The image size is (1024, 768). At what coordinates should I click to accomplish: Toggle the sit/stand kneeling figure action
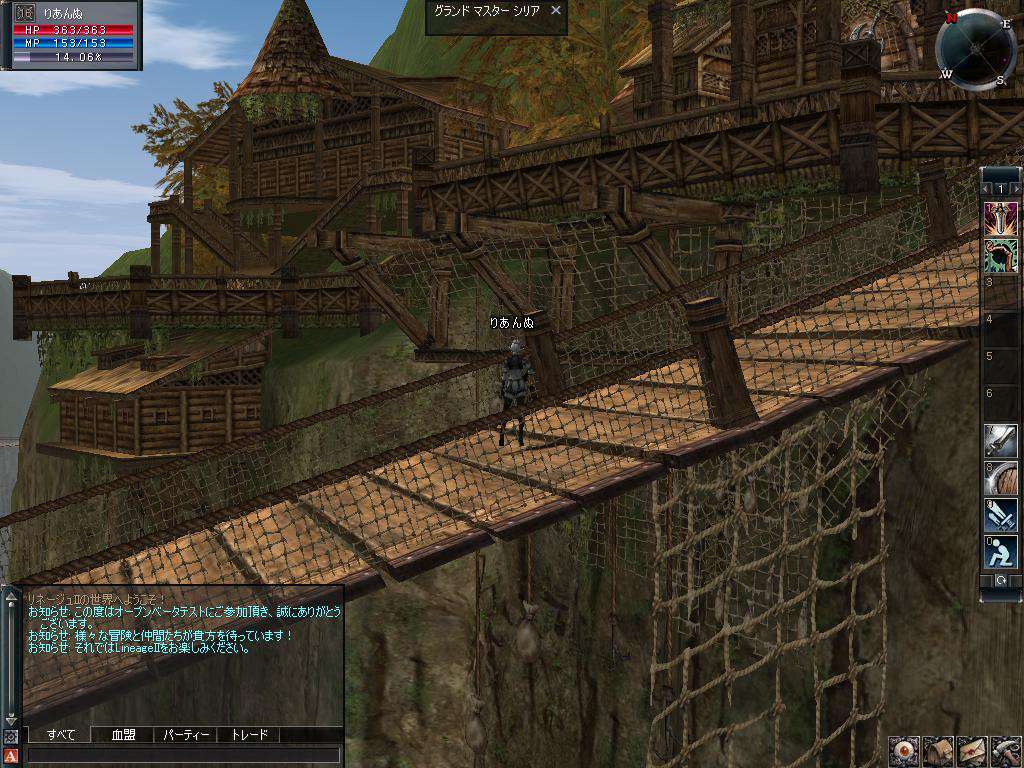(x=1001, y=551)
